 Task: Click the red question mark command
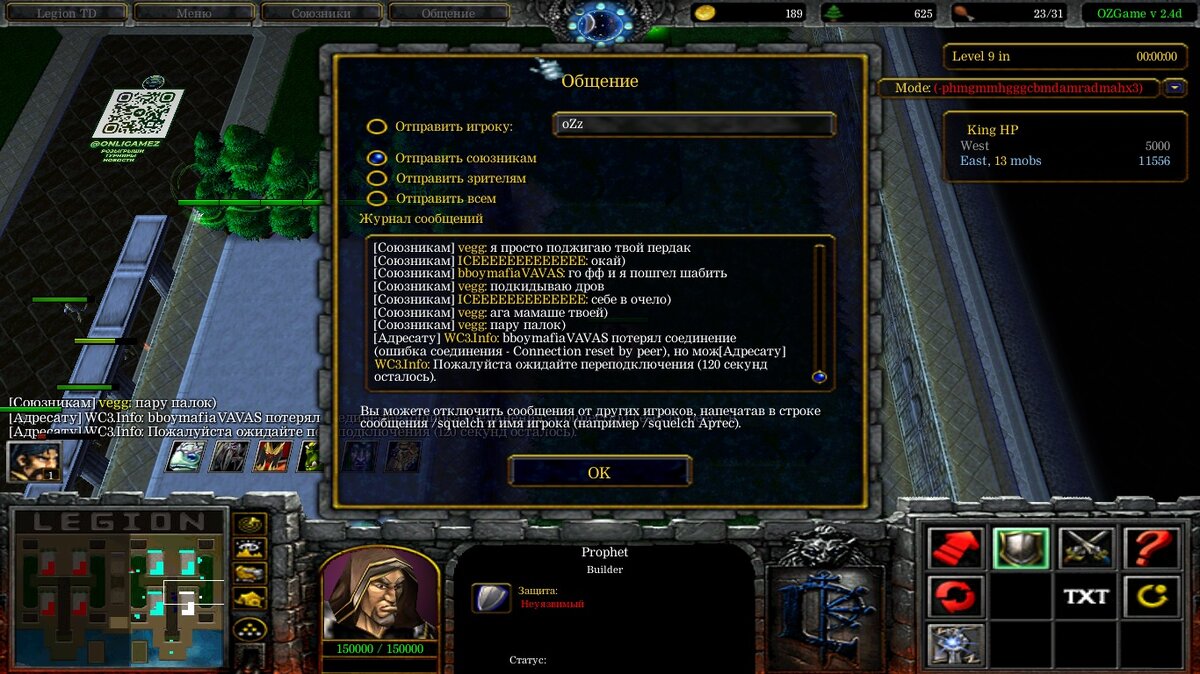1151,547
